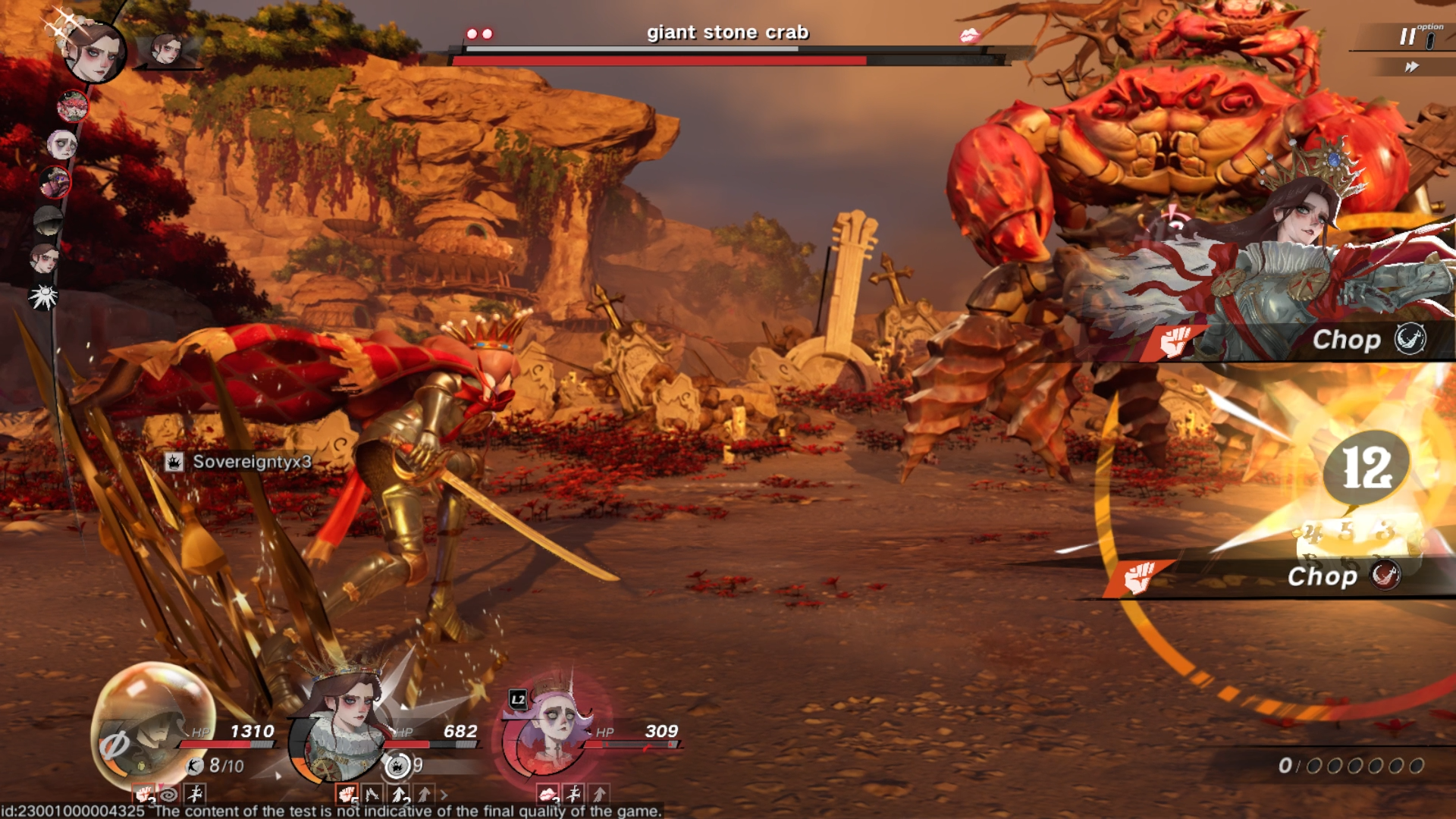1456x819 pixels.
Task: Choose the Chop skill under the queen portrait
Action: 1346,340
